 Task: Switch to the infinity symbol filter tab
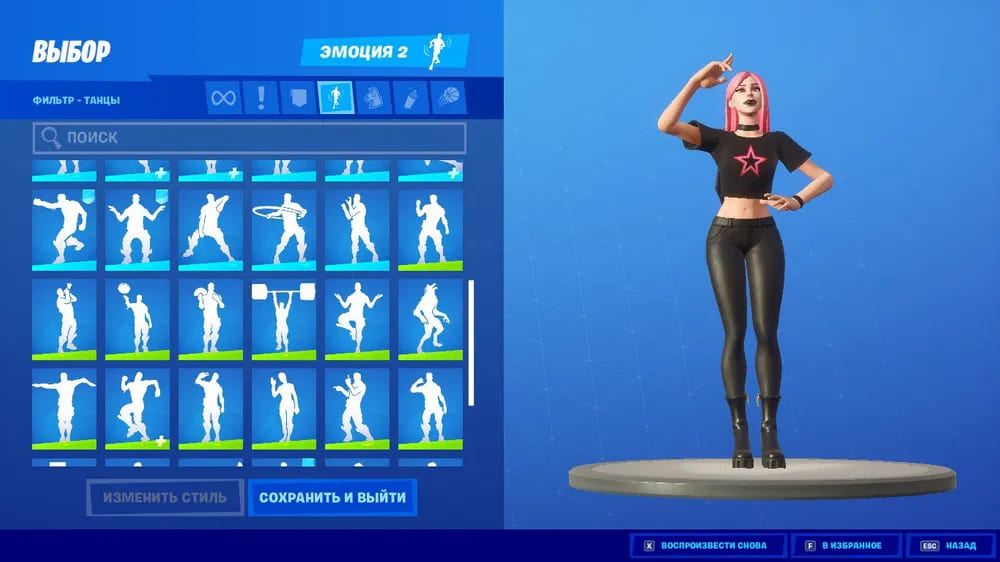coord(224,98)
